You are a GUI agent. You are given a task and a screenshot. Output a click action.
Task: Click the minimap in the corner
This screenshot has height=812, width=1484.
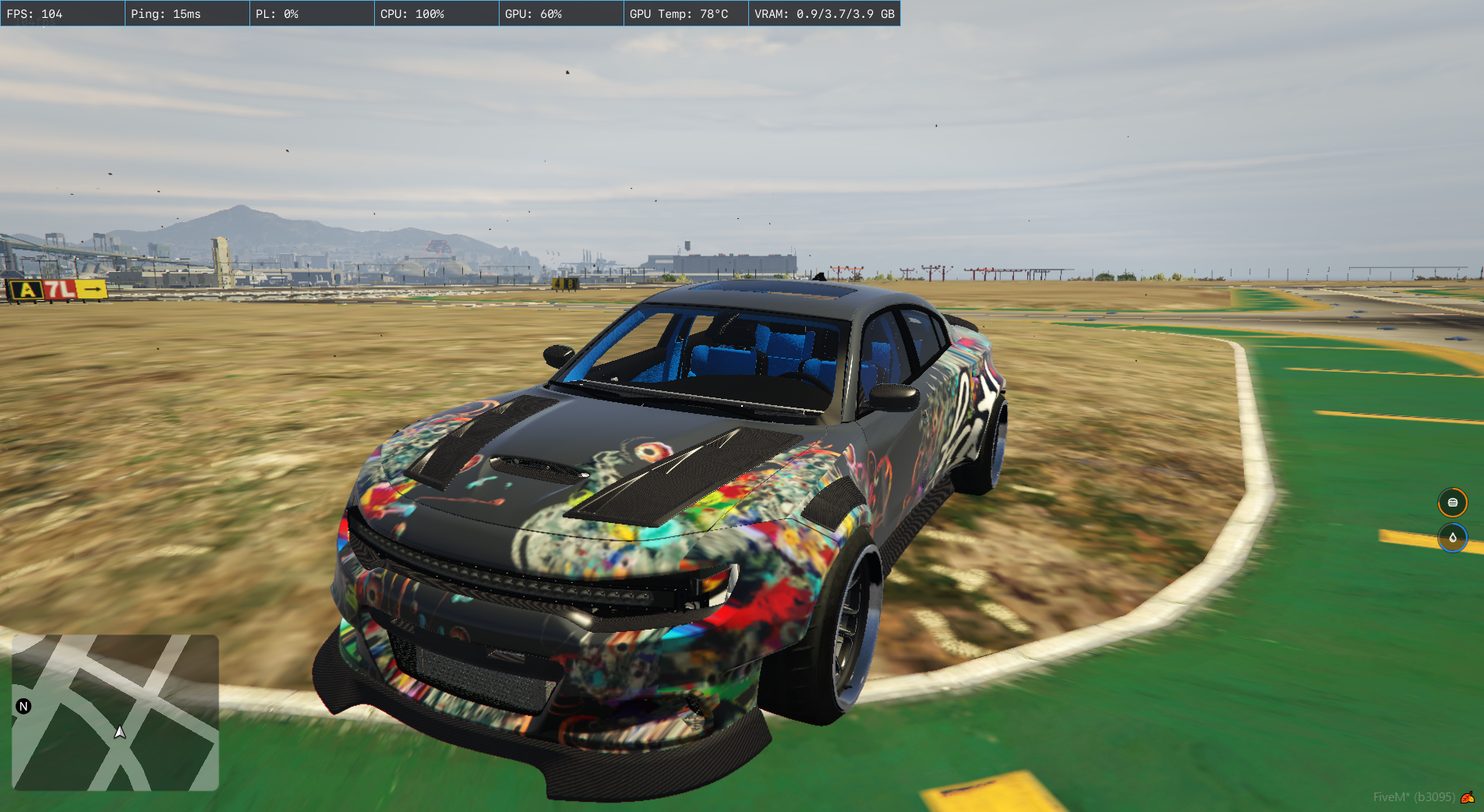(115, 712)
